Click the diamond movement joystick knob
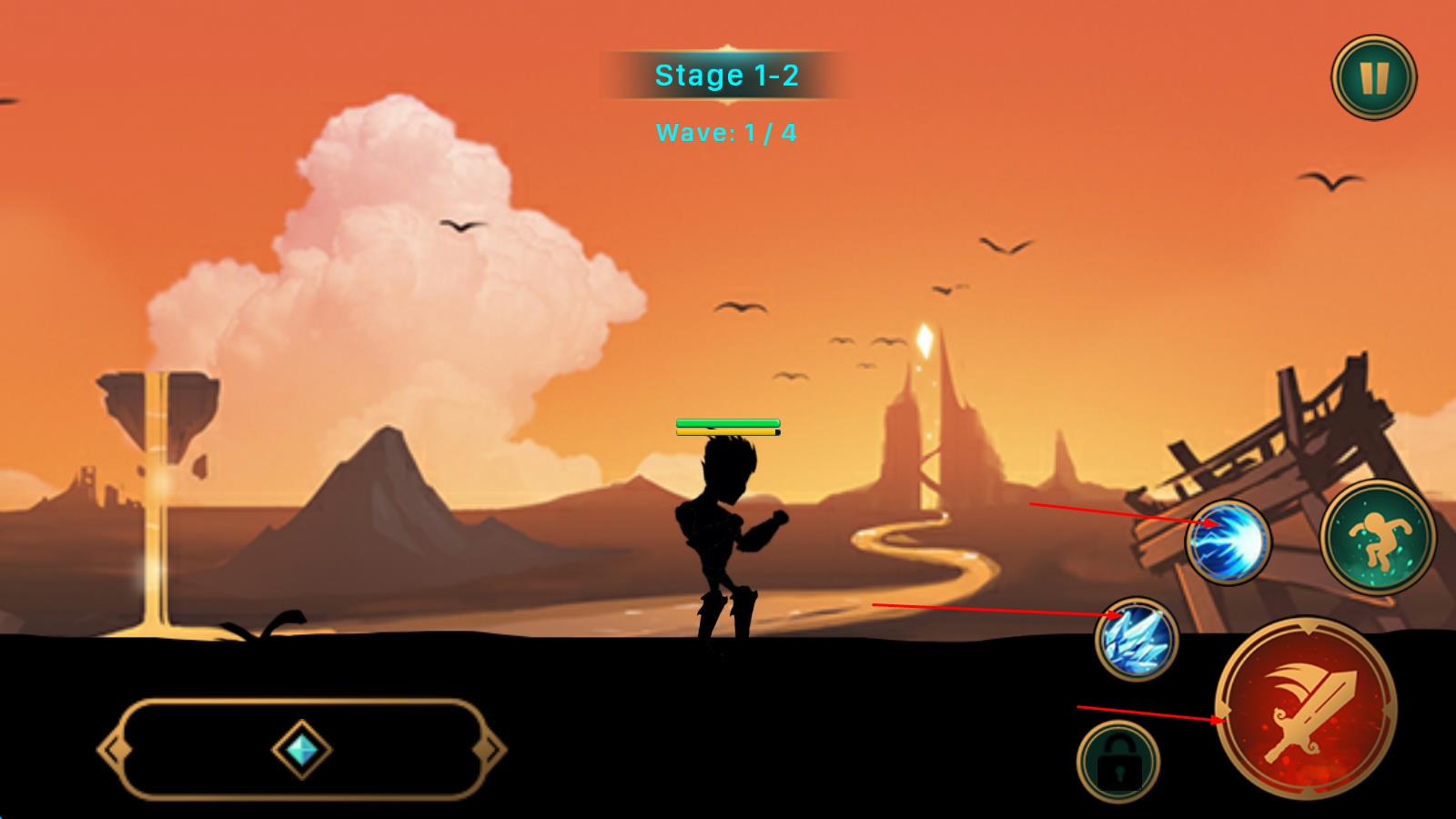This screenshot has height=819, width=1456. tap(301, 749)
